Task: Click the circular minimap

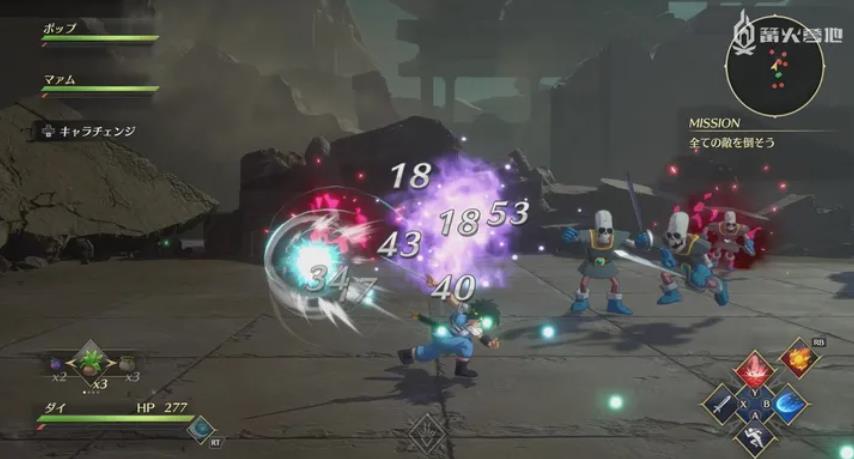Action: tap(775, 68)
